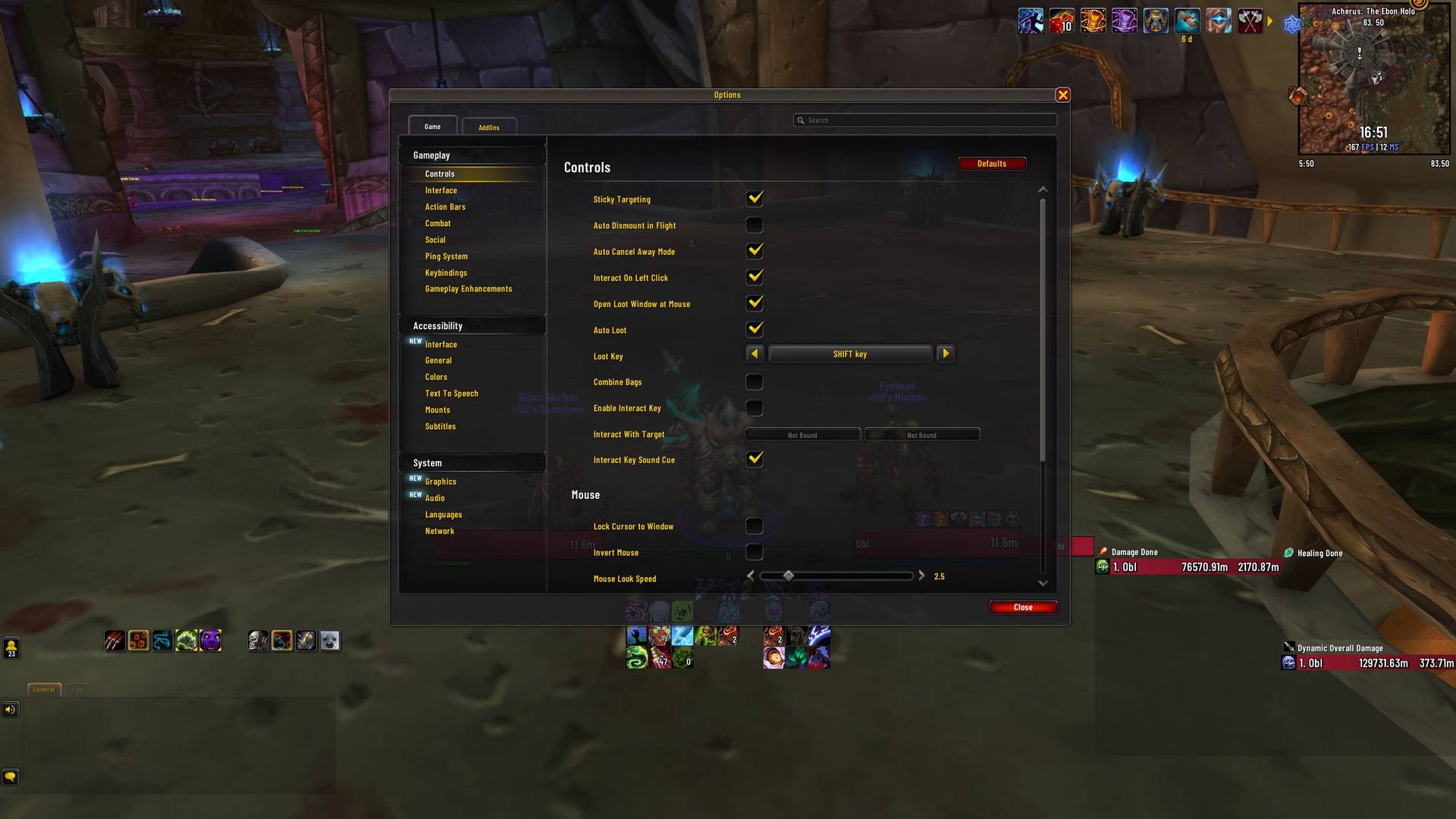Click the down chevron on the options scrollbar

pyautogui.click(x=1043, y=583)
